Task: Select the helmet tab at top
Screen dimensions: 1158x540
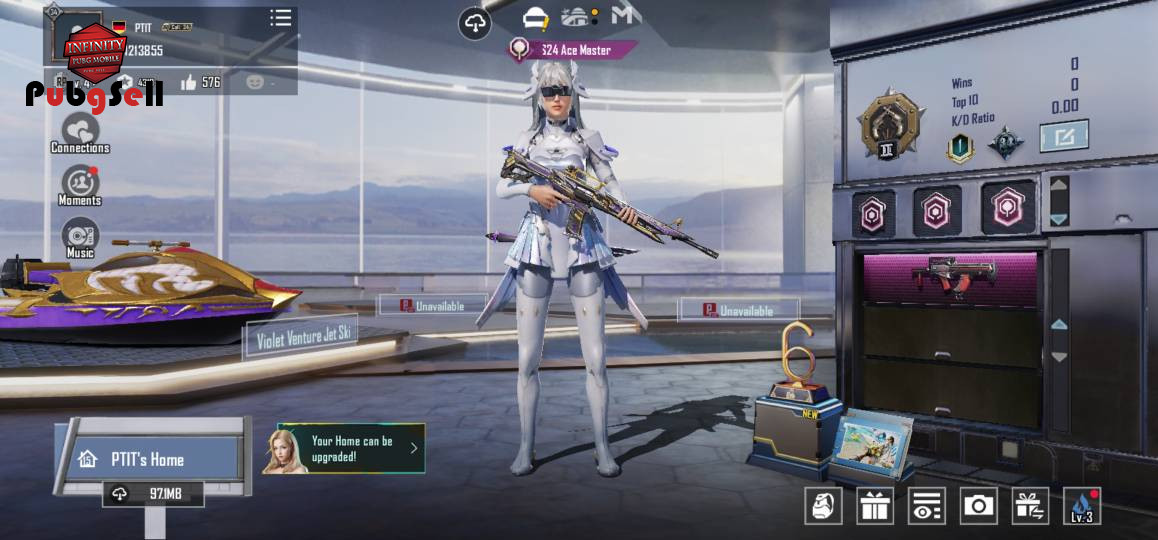Action: click(x=536, y=19)
